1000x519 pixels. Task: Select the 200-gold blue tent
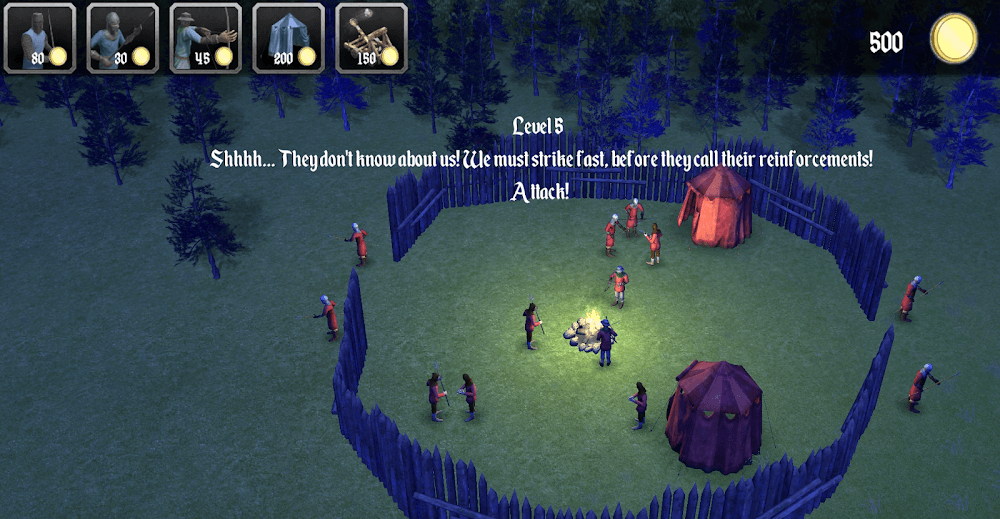288,38
